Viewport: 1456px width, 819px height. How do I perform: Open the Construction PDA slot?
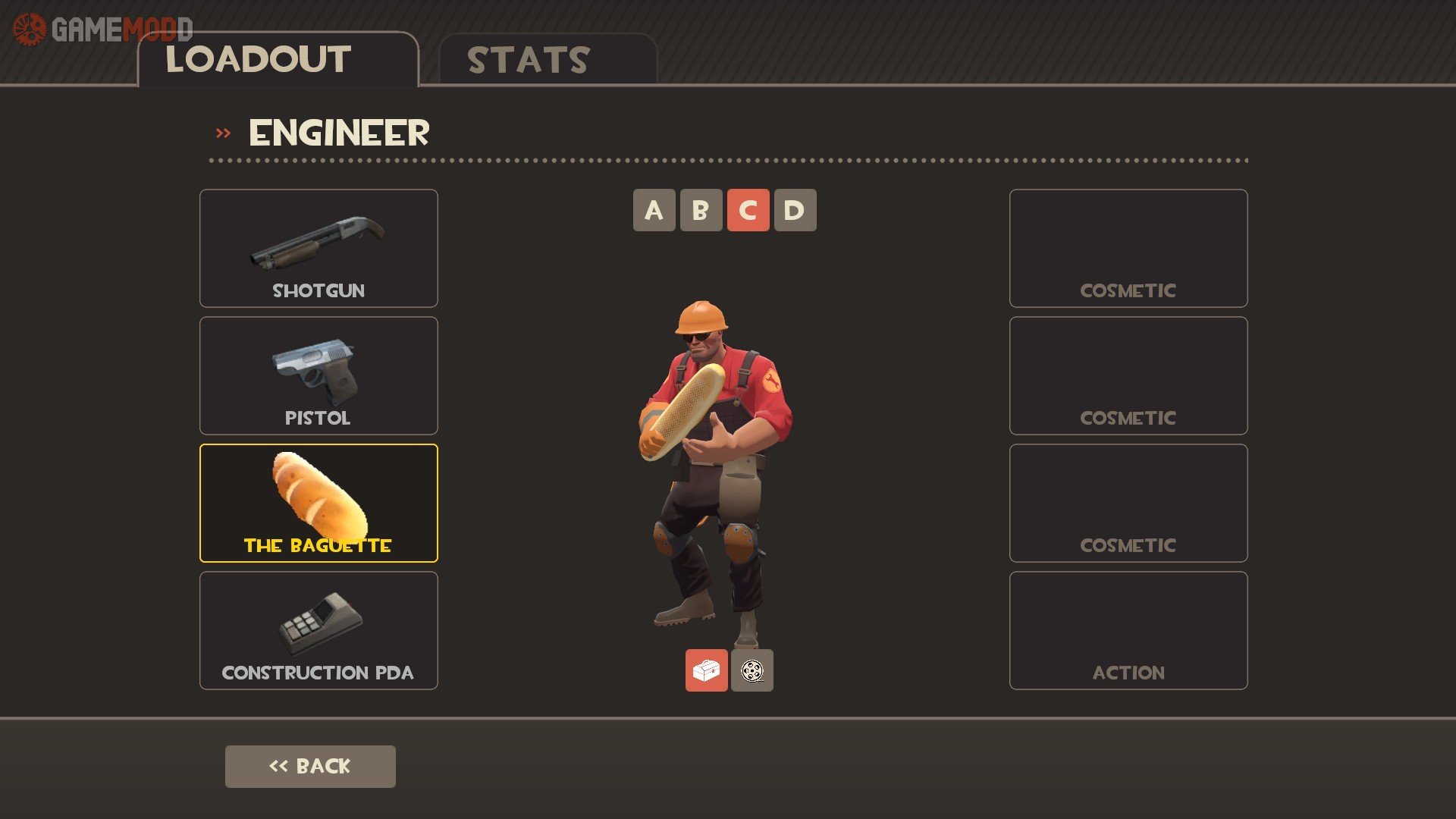pyautogui.click(x=318, y=630)
